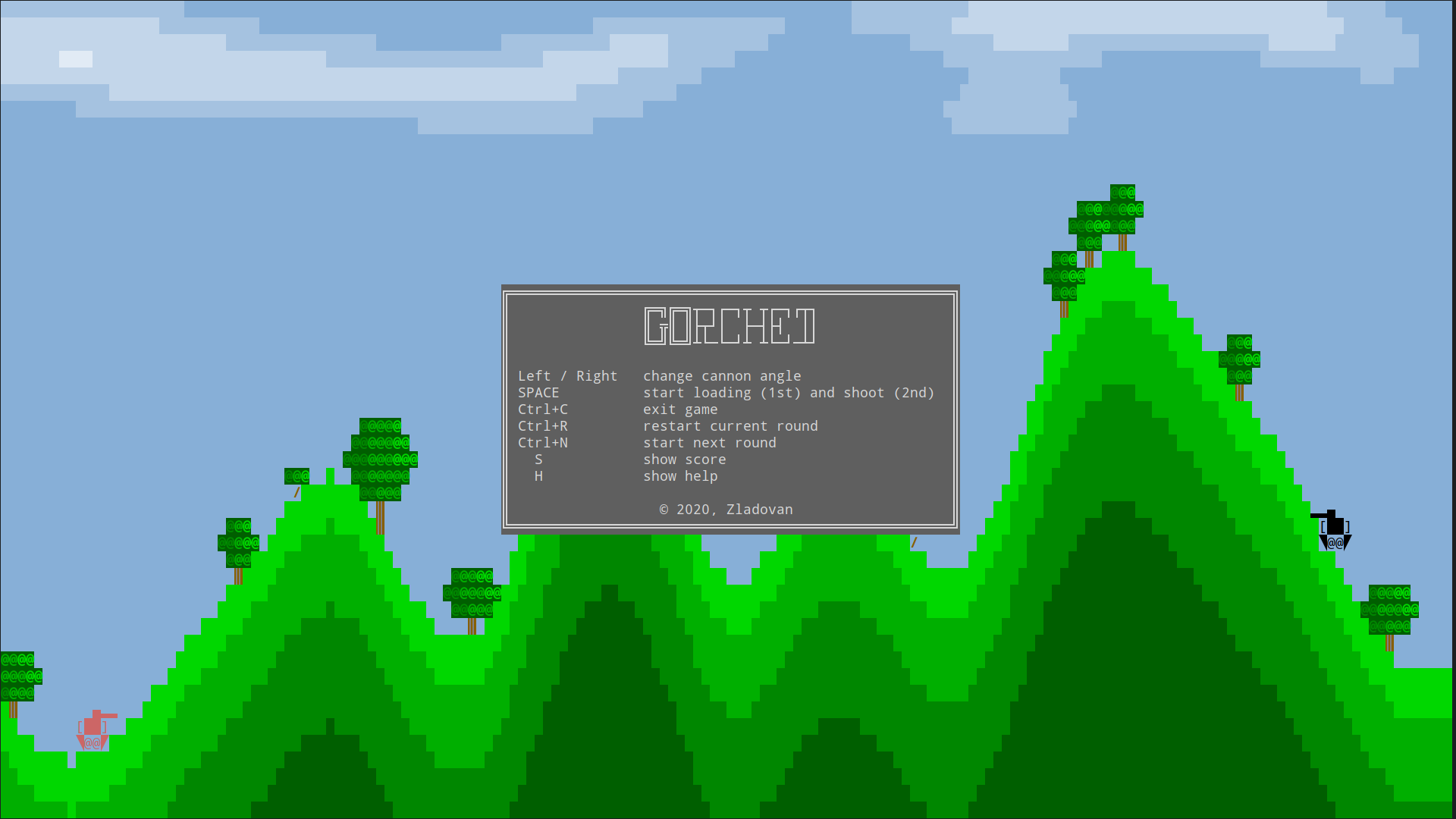Click the tree below the help dialog

[472, 591]
